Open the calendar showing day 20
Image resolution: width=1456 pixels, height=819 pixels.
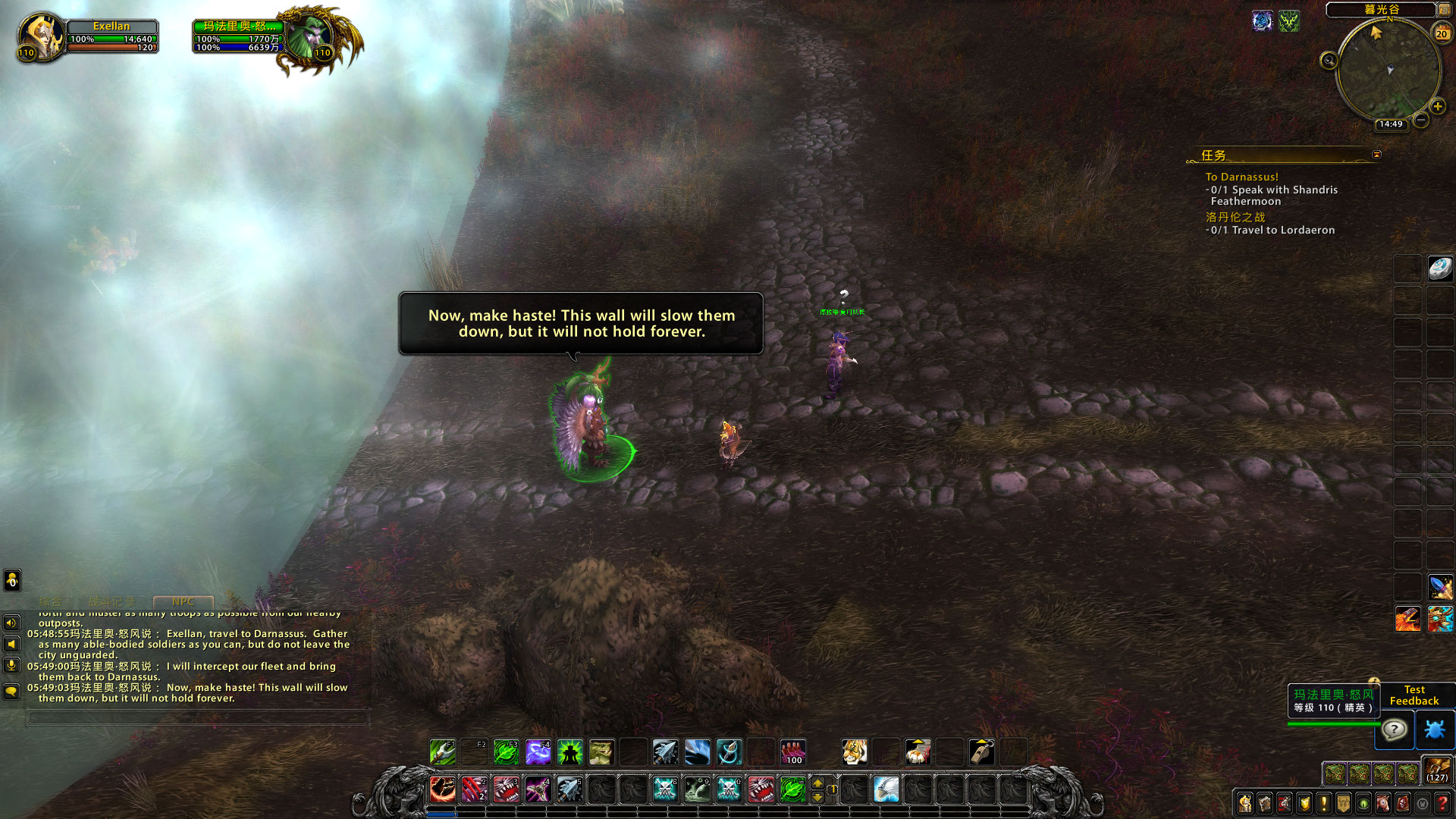pyautogui.click(x=1442, y=33)
